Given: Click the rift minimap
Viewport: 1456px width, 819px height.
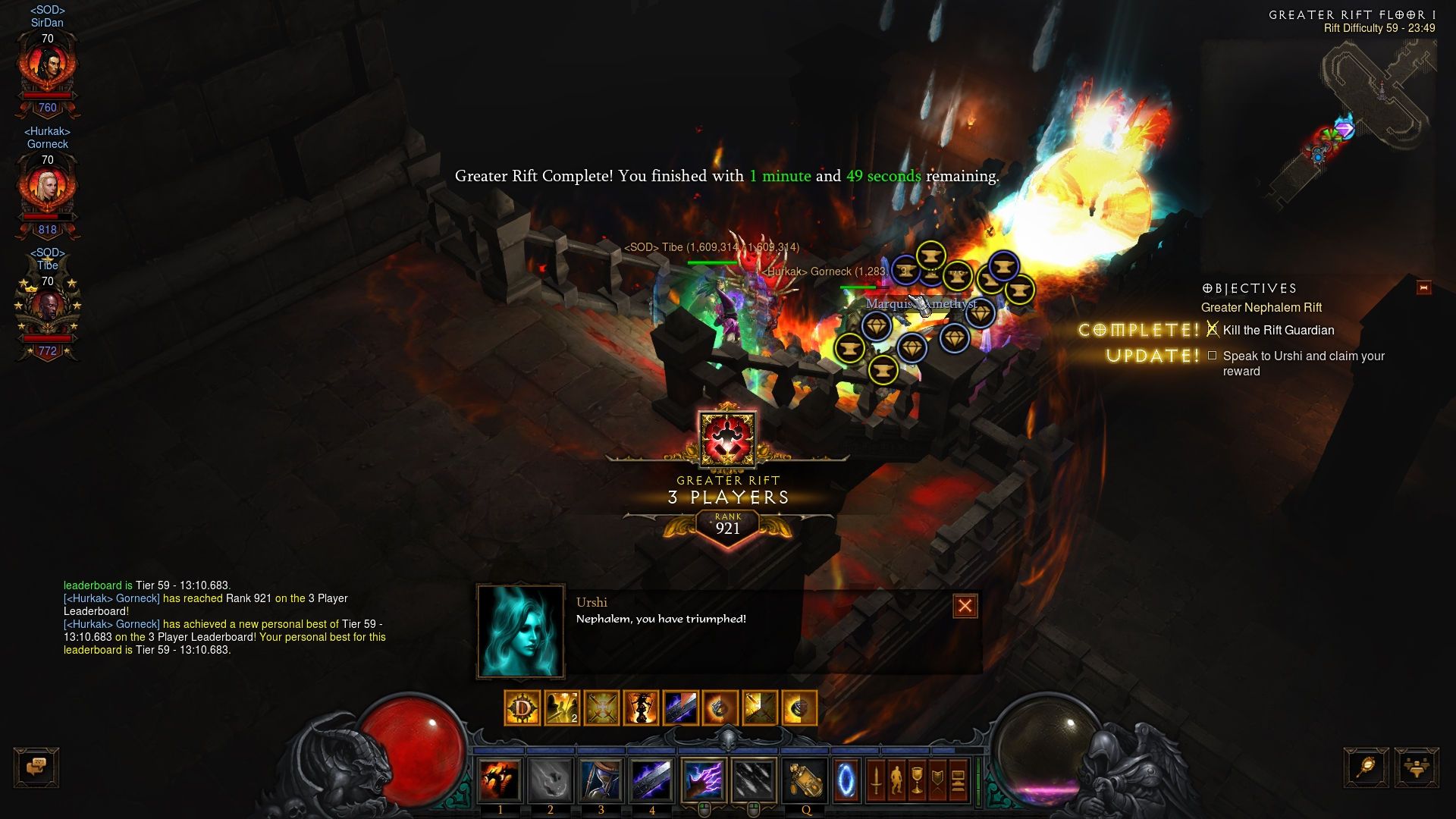Looking at the screenshot, I should click(1365, 114).
